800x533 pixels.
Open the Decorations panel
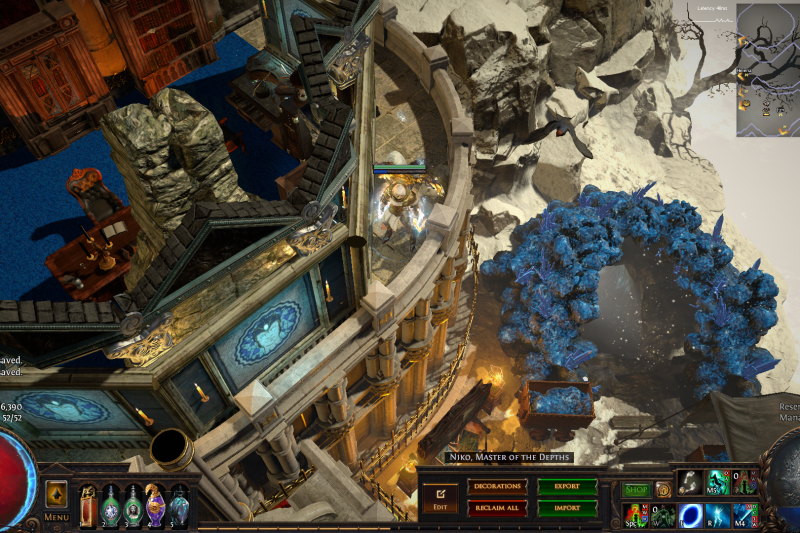[497, 487]
